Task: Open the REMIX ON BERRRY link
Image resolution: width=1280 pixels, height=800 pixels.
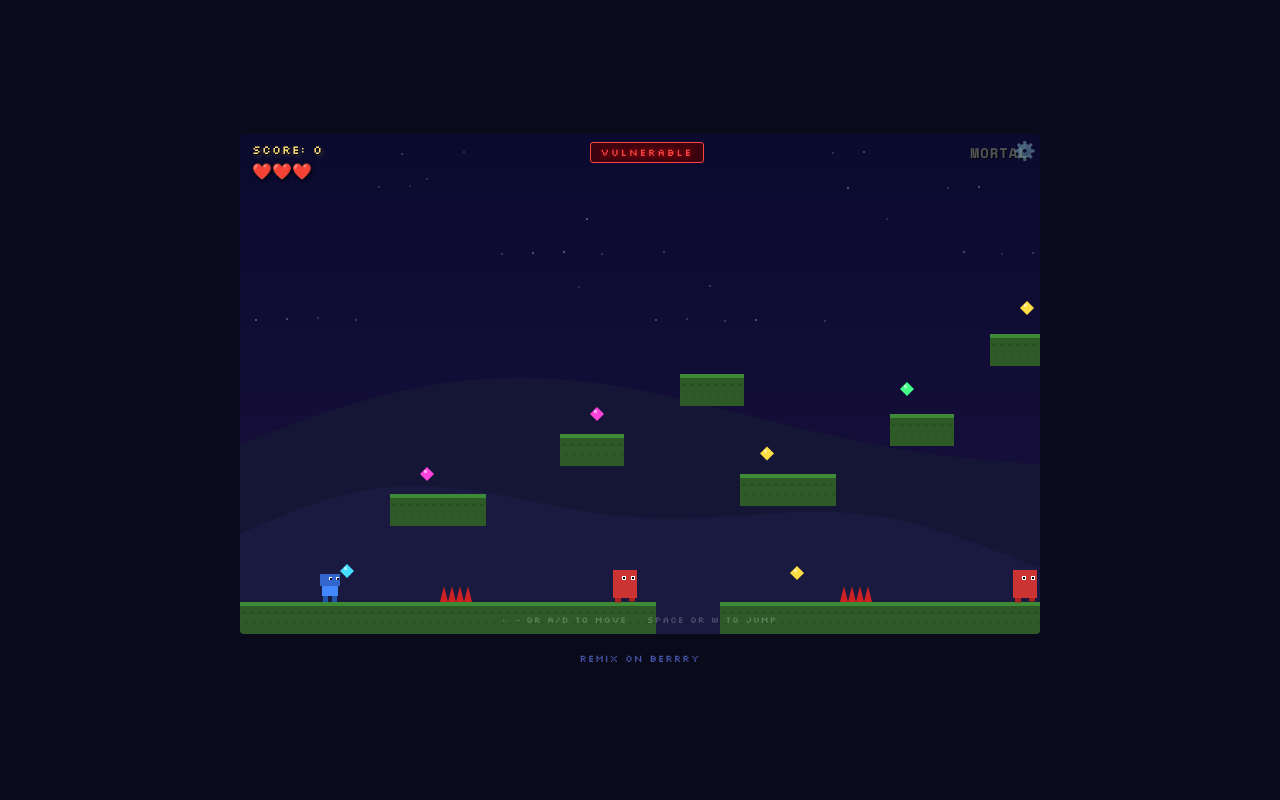Action: tap(639, 658)
